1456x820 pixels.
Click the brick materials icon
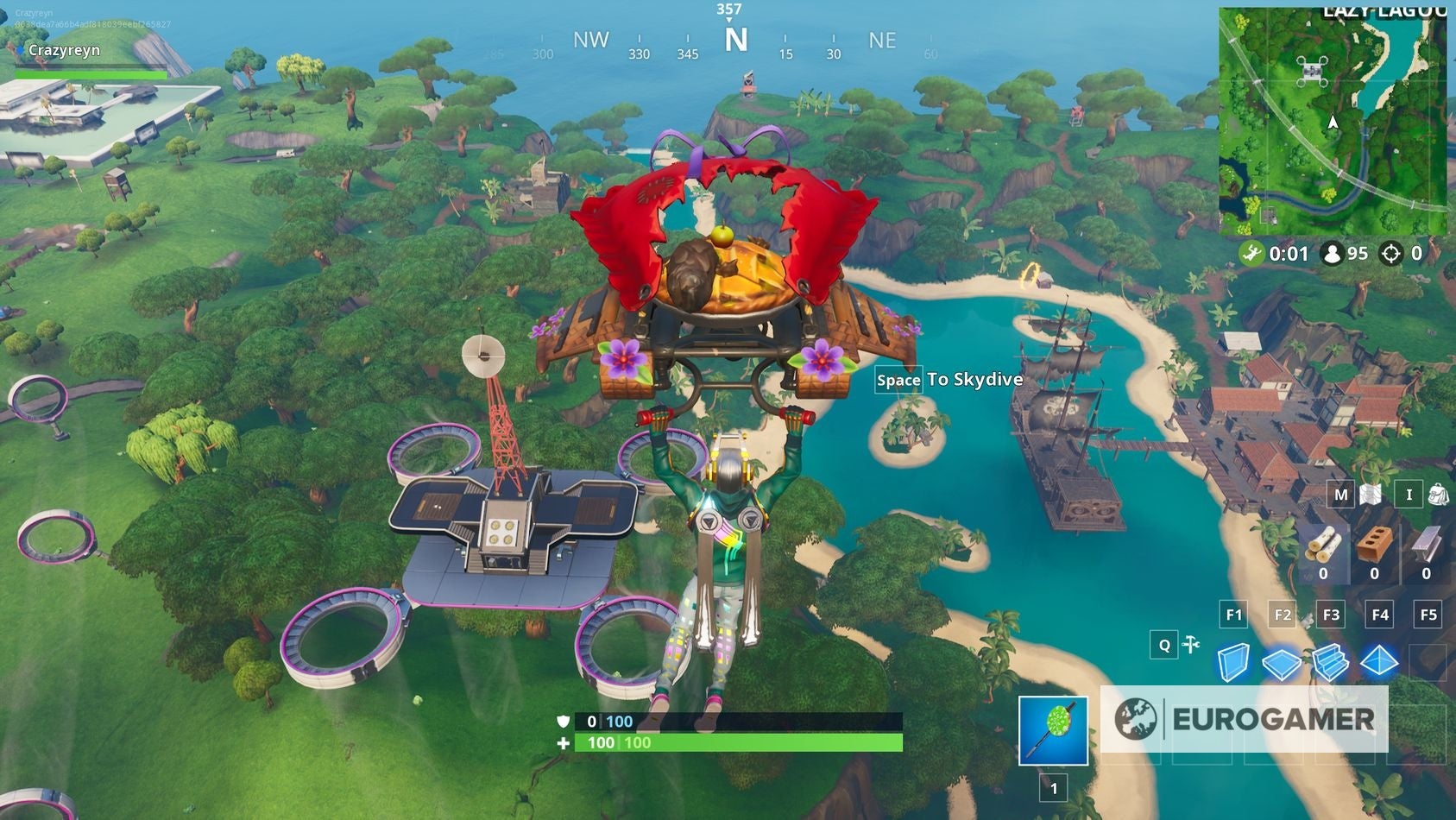tap(1374, 542)
